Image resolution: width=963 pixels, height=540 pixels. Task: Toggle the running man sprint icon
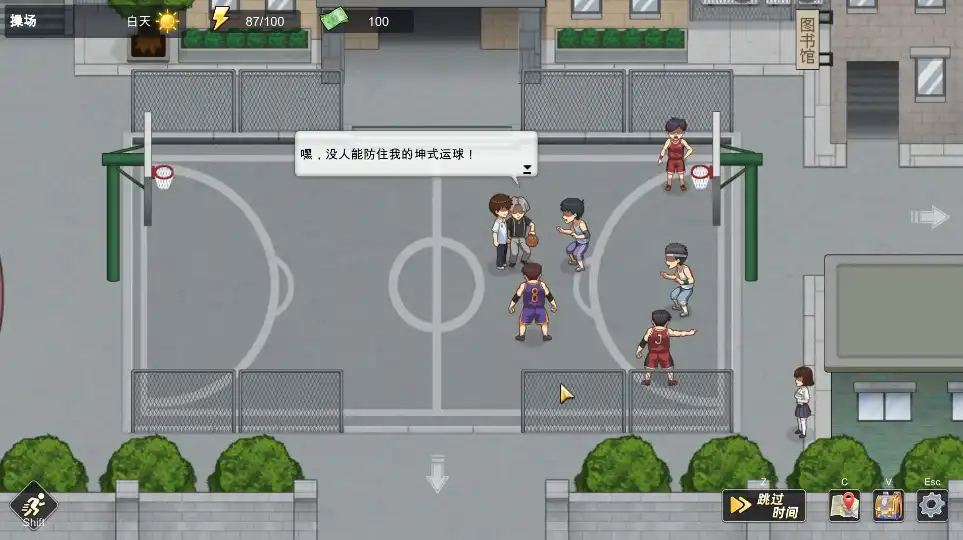click(x=34, y=504)
